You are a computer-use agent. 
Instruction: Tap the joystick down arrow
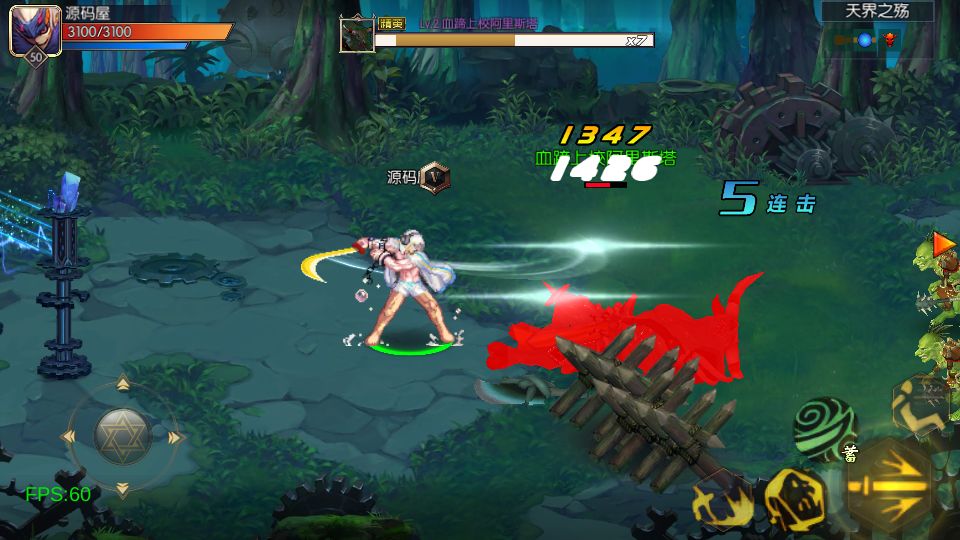pyautogui.click(x=122, y=489)
